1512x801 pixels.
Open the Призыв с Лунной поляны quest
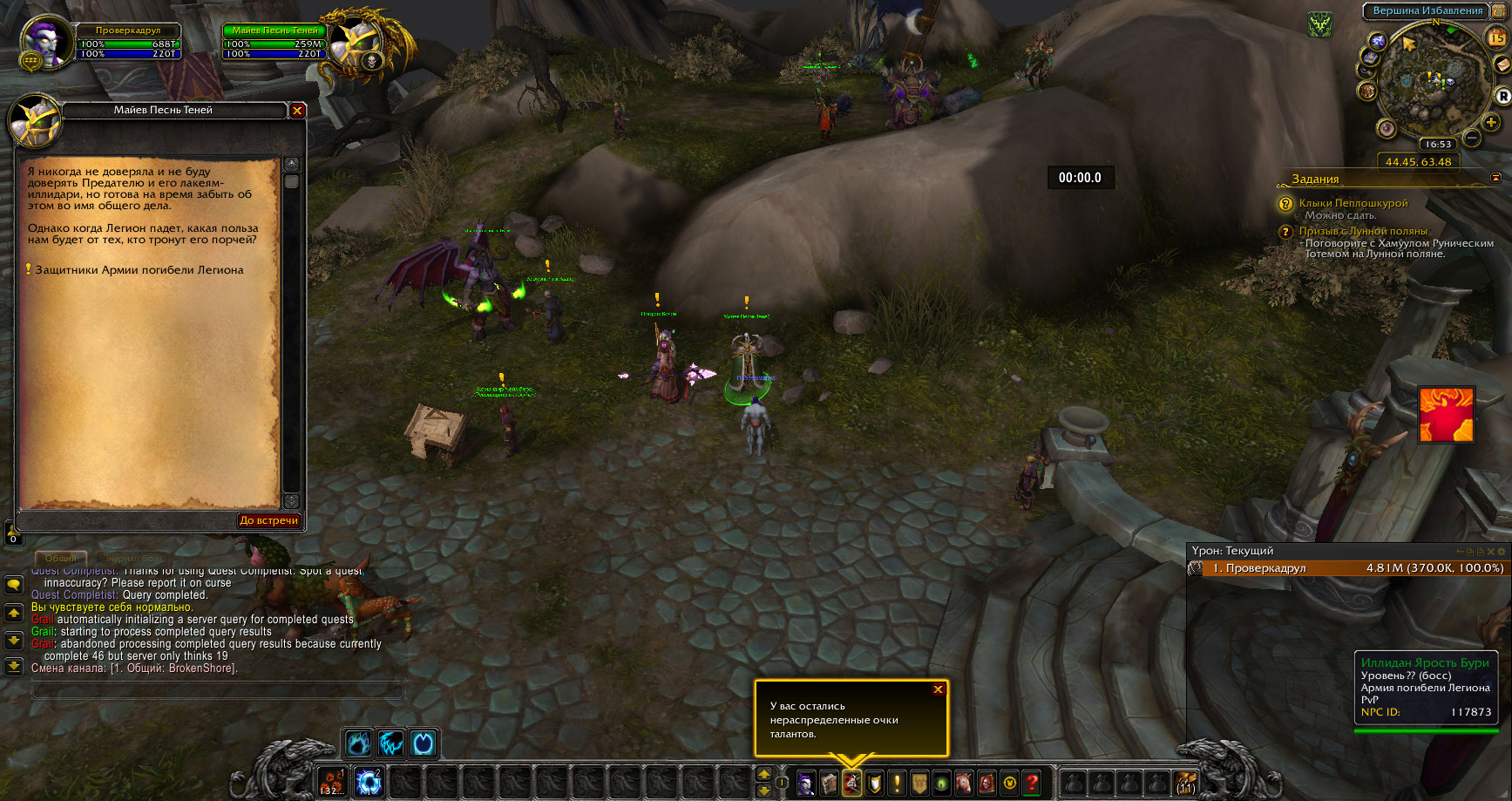(x=1363, y=231)
